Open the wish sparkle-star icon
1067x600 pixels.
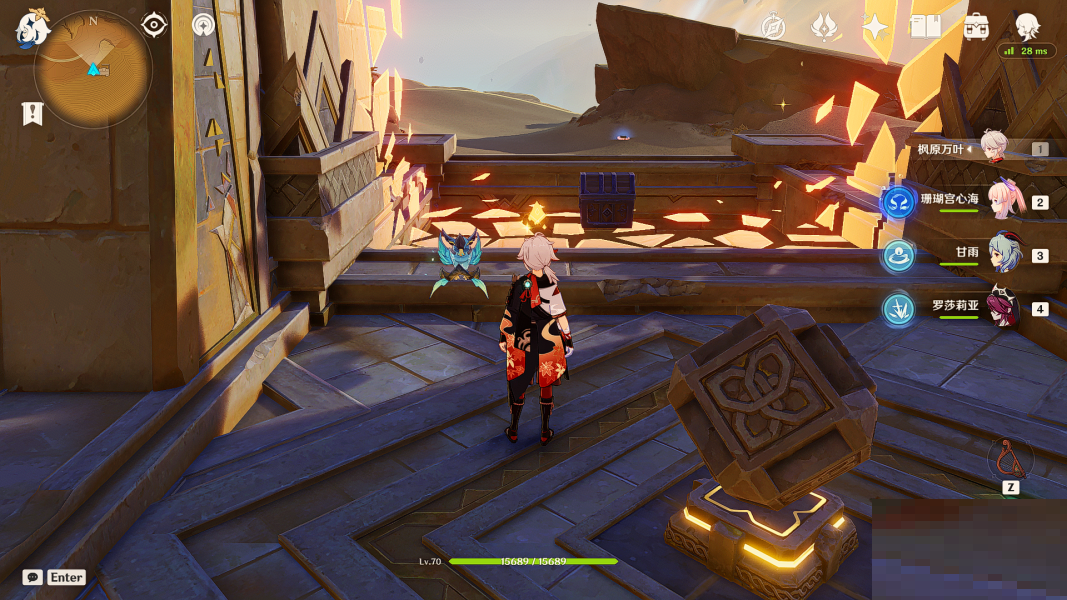click(x=876, y=27)
